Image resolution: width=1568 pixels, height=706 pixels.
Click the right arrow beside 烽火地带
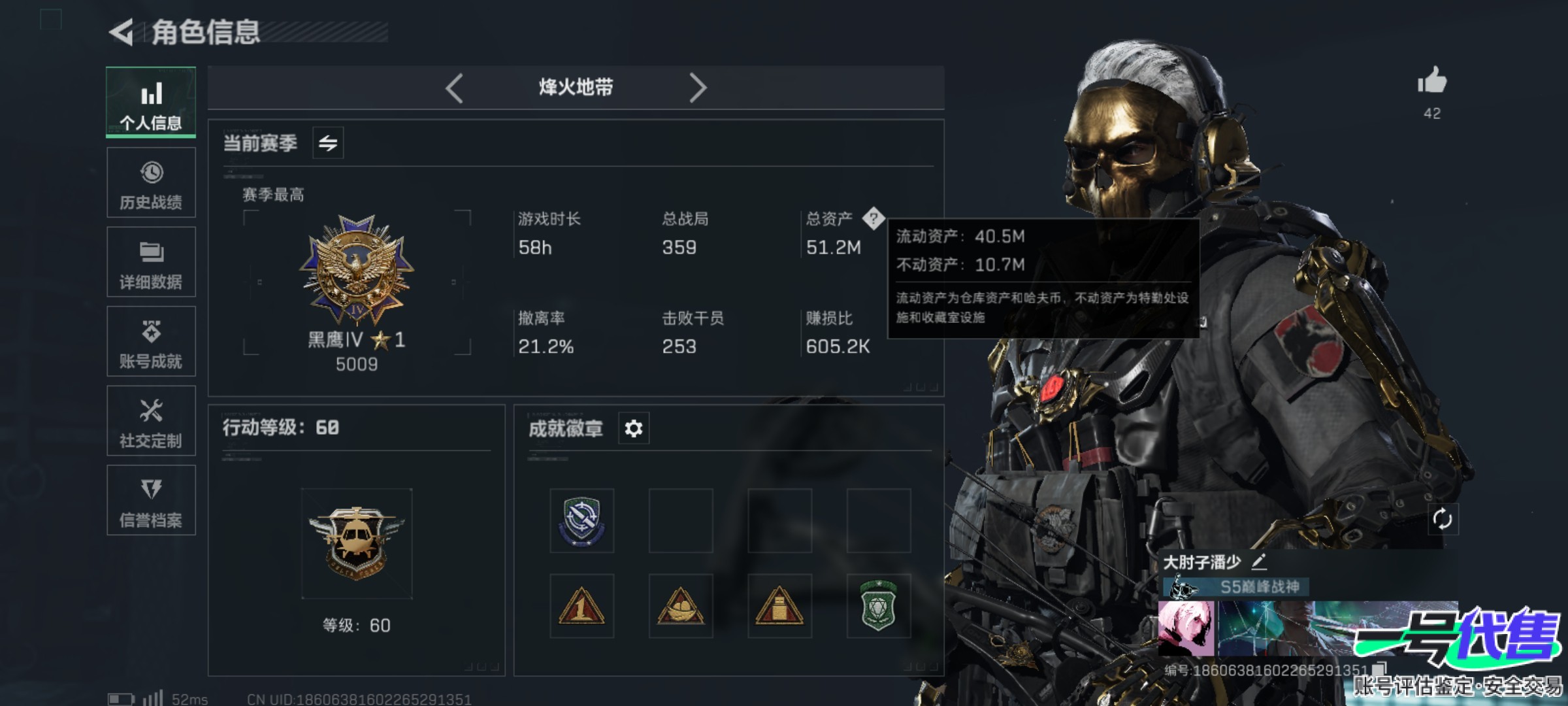pos(698,88)
